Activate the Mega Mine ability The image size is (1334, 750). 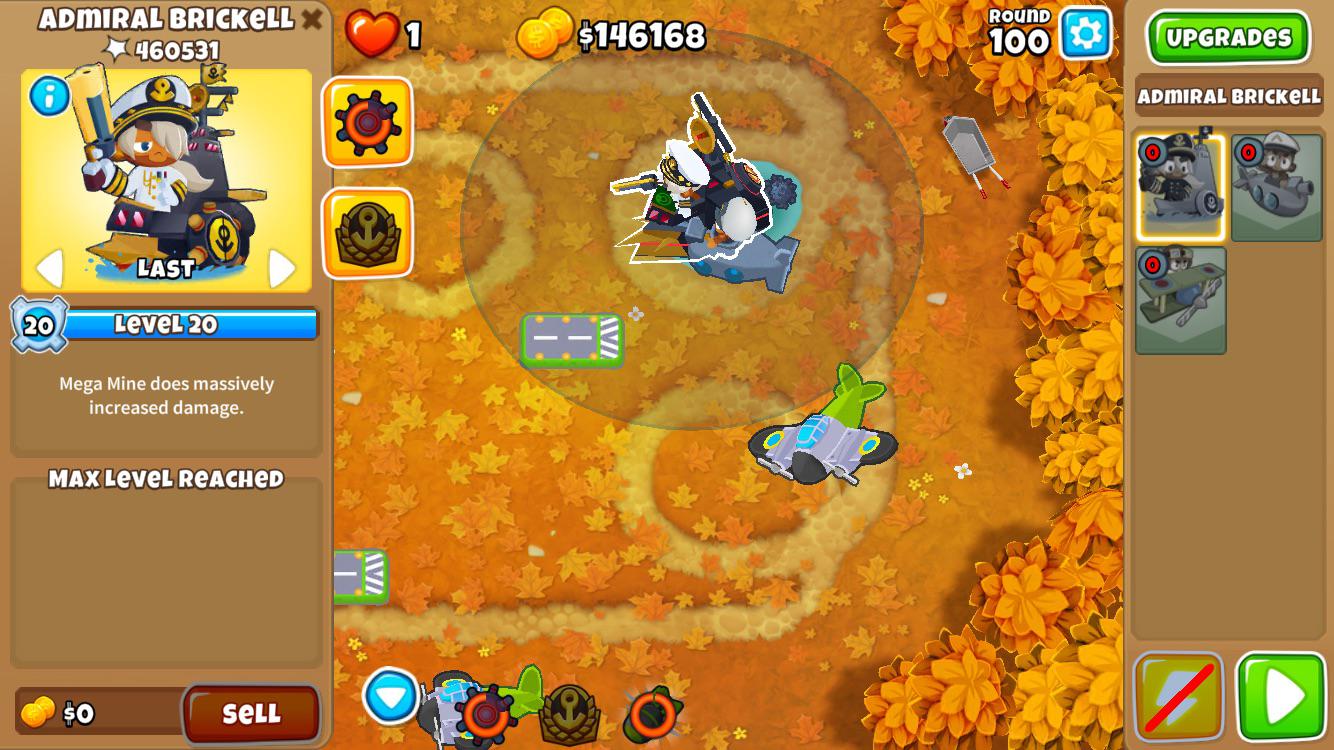coord(366,122)
